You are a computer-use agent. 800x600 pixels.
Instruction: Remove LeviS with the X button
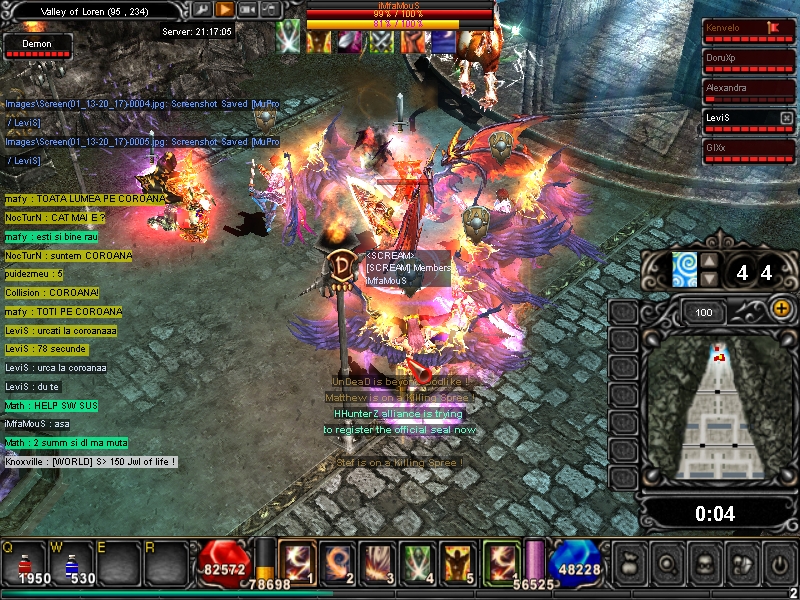(787, 118)
